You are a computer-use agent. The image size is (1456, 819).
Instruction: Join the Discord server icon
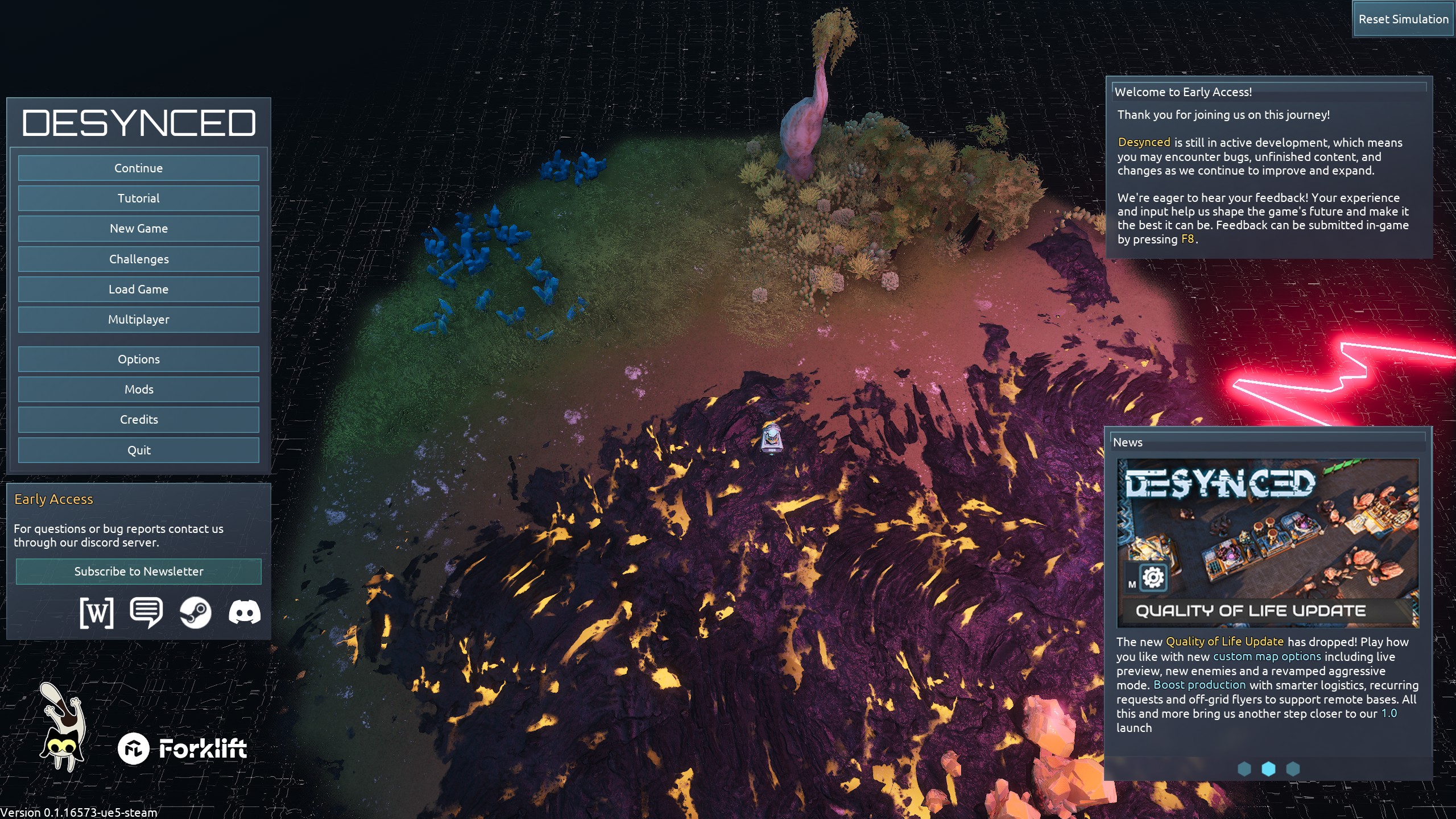pos(245,613)
